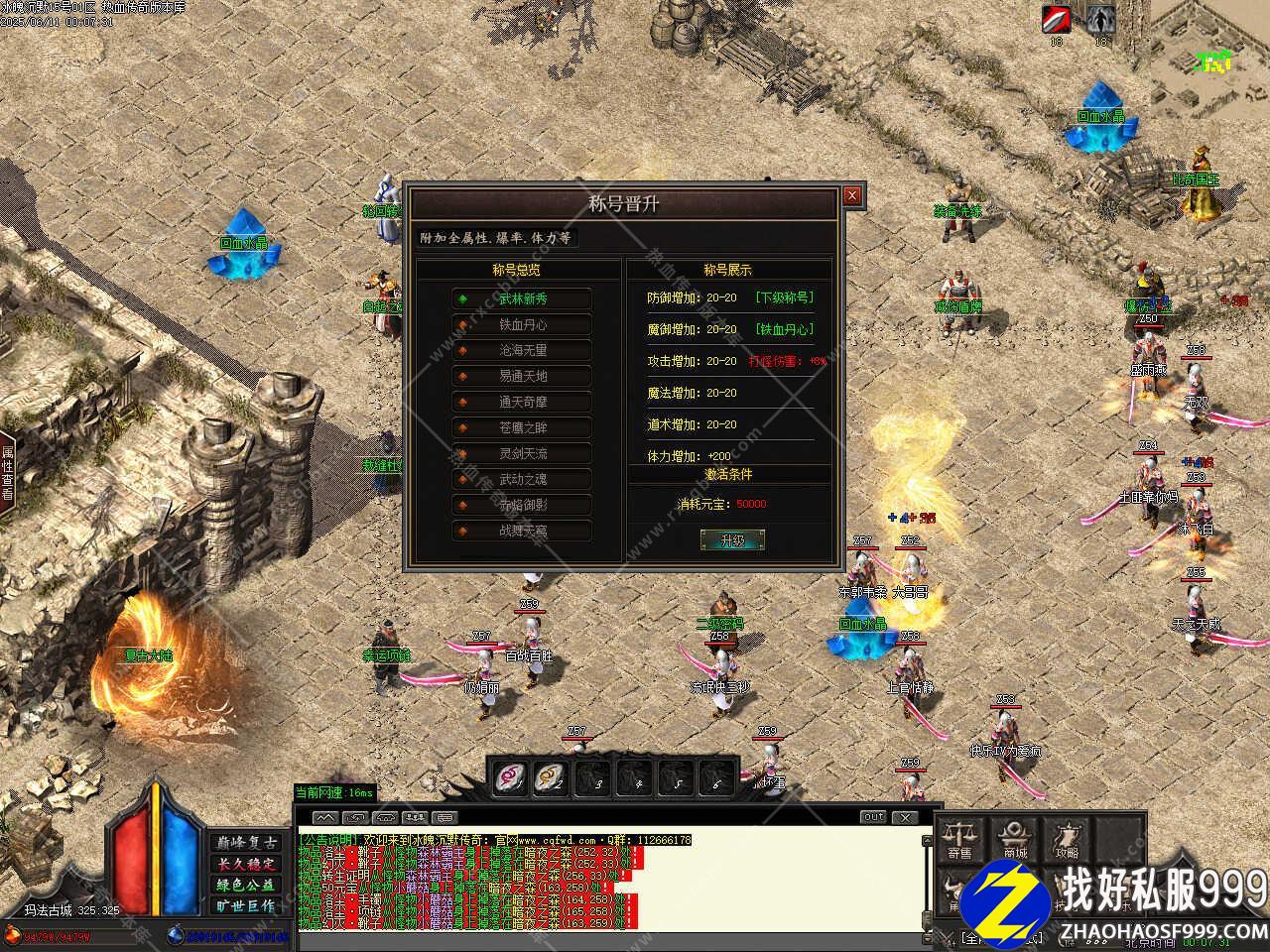This screenshot has height=952, width=1270.
Task: Choose the 苍鹰之眸 title
Action: [x=522, y=427]
